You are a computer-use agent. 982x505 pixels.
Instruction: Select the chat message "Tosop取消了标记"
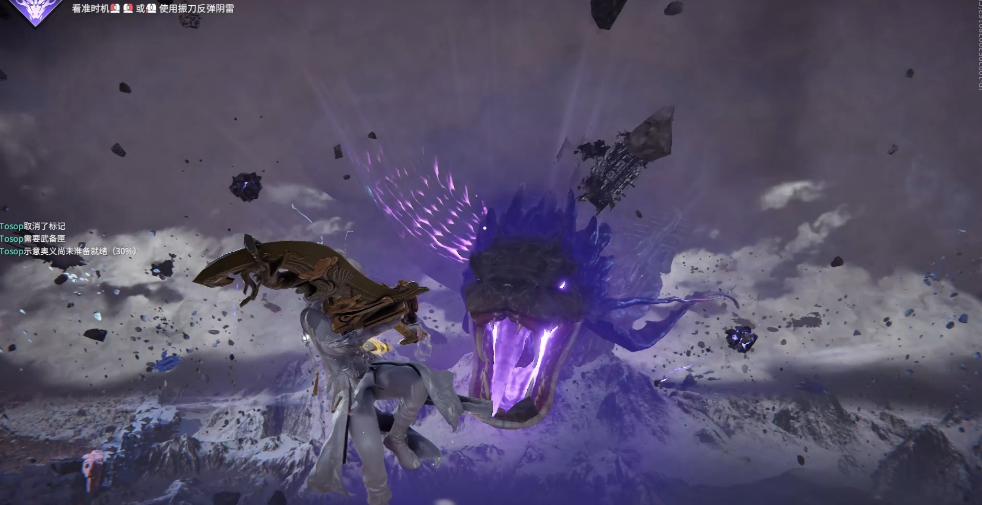32,227
